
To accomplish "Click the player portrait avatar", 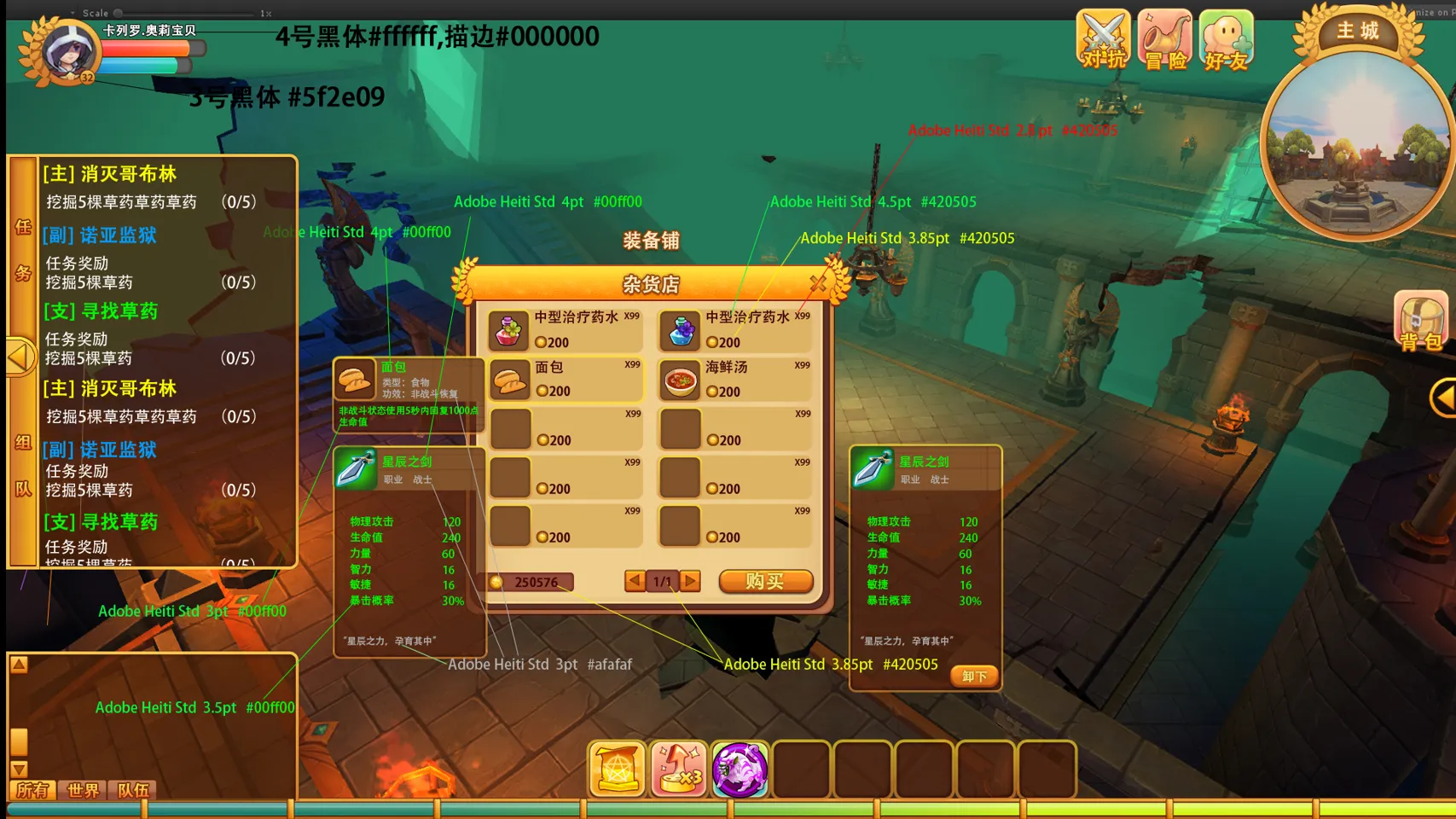I will click(68, 51).
